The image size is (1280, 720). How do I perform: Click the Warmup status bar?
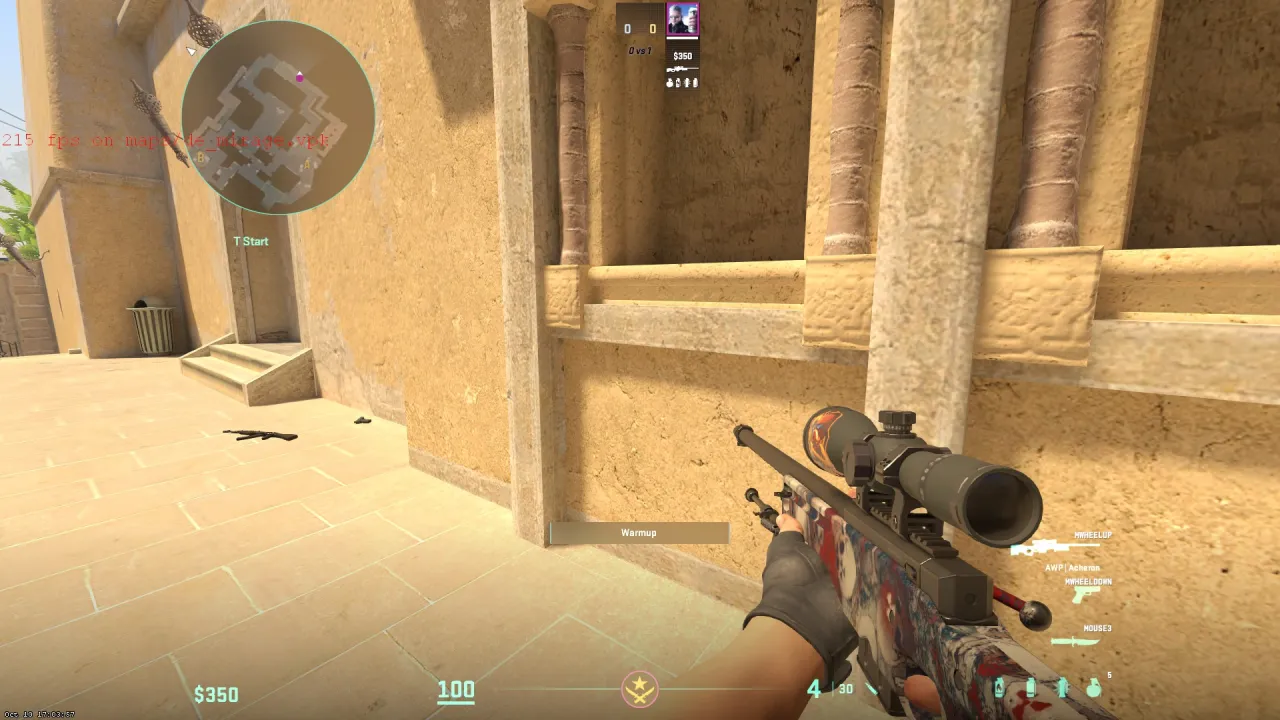[x=638, y=533]
